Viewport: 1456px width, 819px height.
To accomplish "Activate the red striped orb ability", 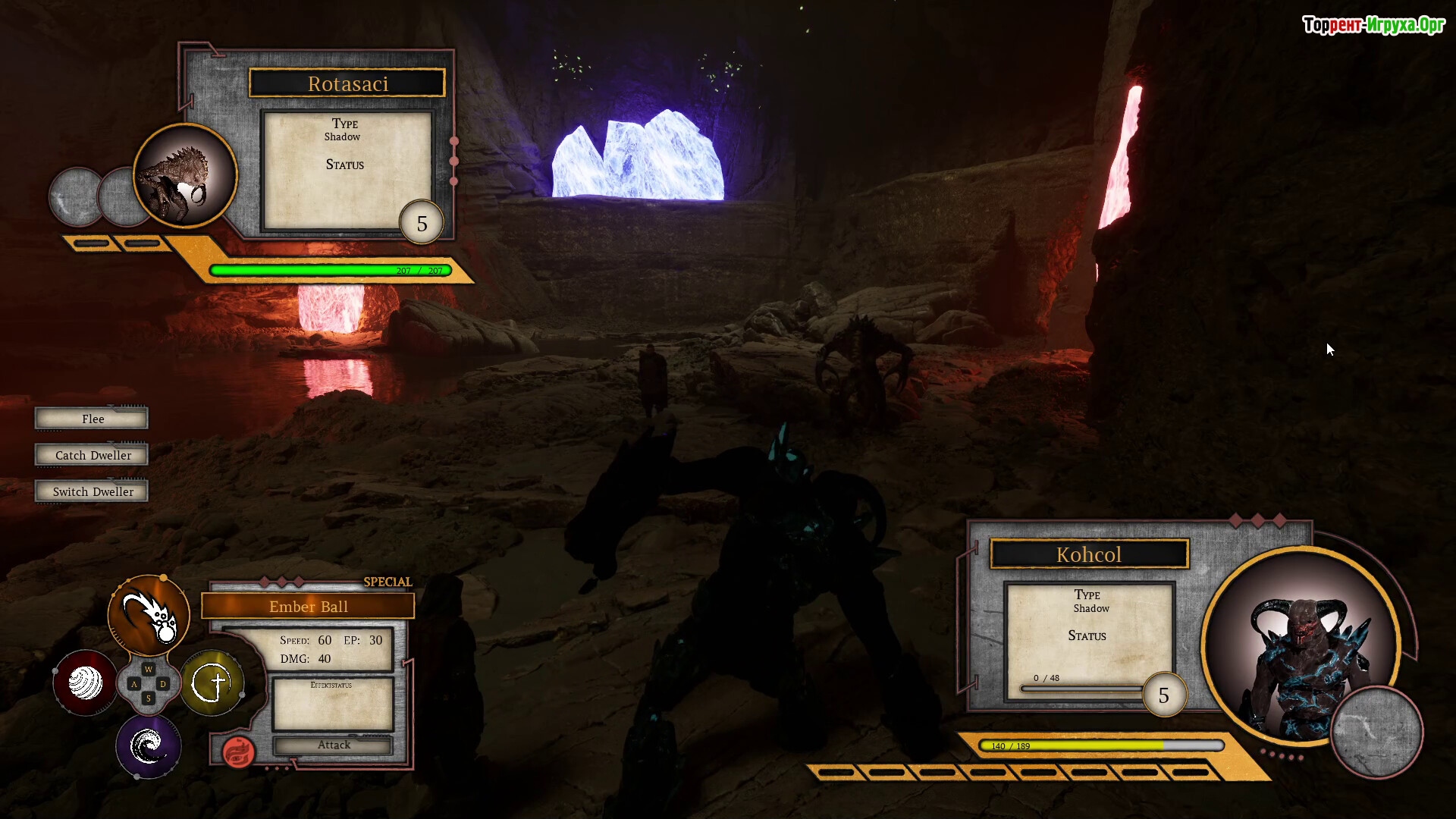I will [85, 682].
